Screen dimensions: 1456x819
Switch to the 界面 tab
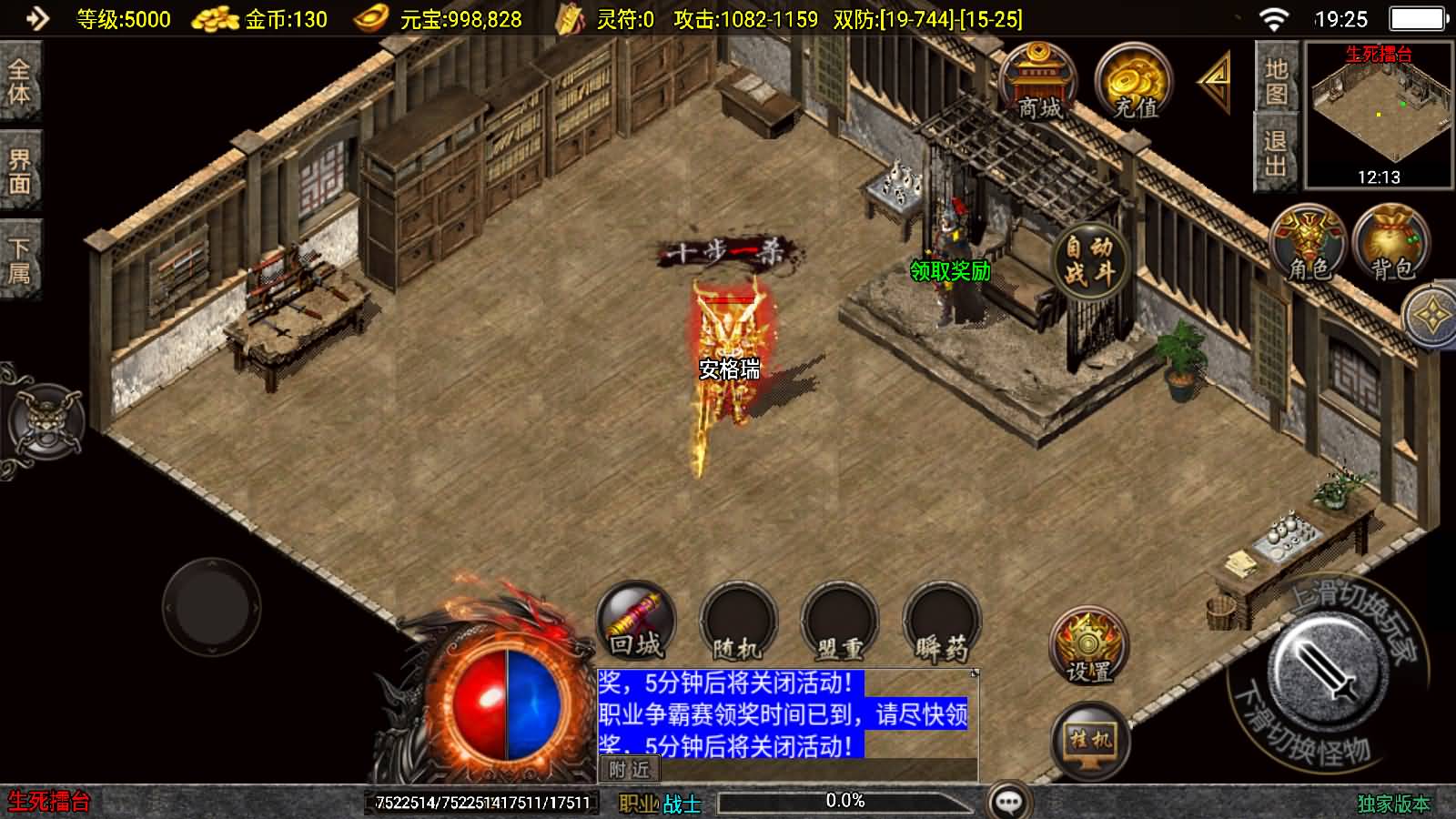click(19, 171)
